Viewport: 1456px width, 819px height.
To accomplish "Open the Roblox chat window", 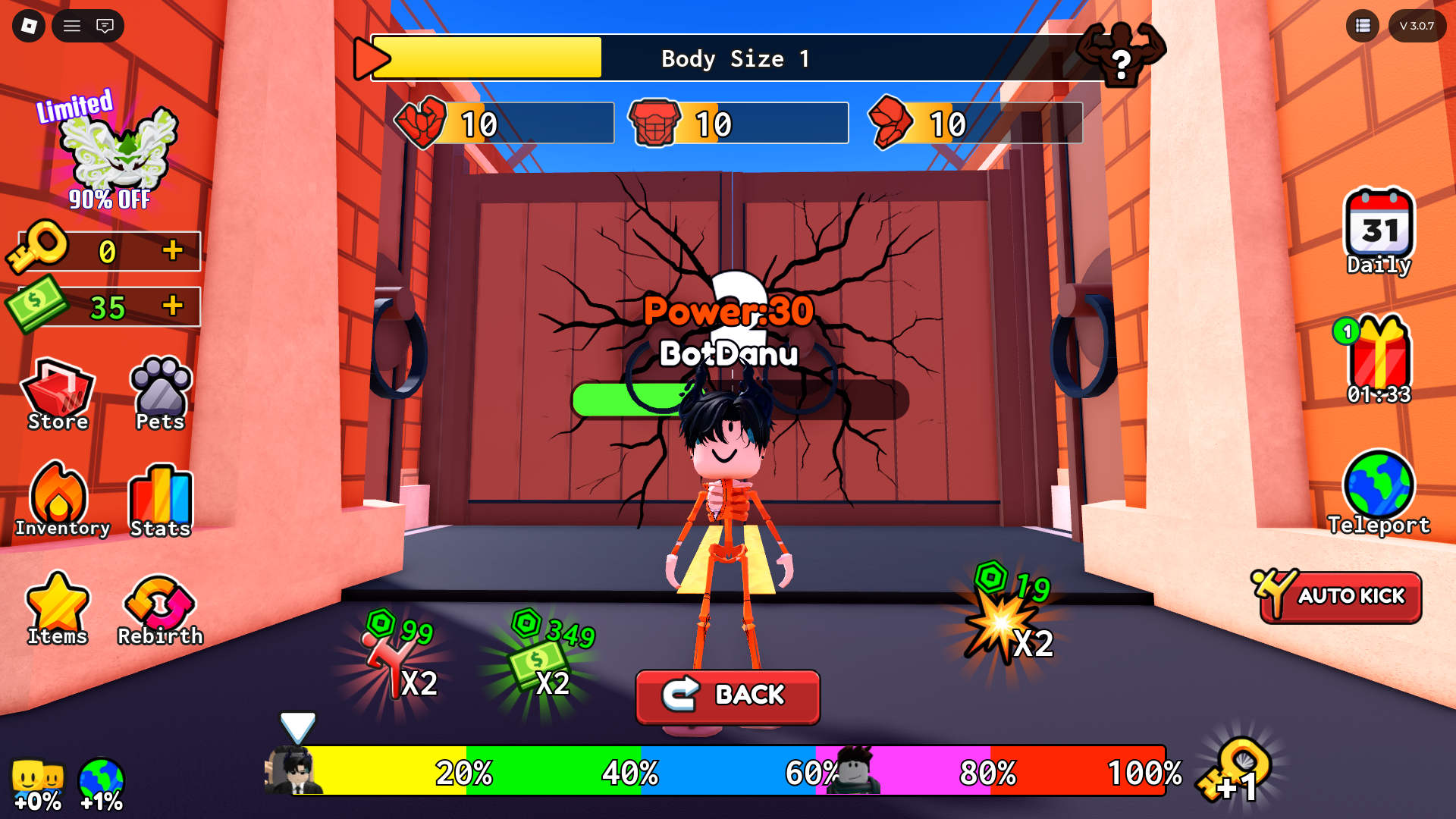I will tap(106, 26).
